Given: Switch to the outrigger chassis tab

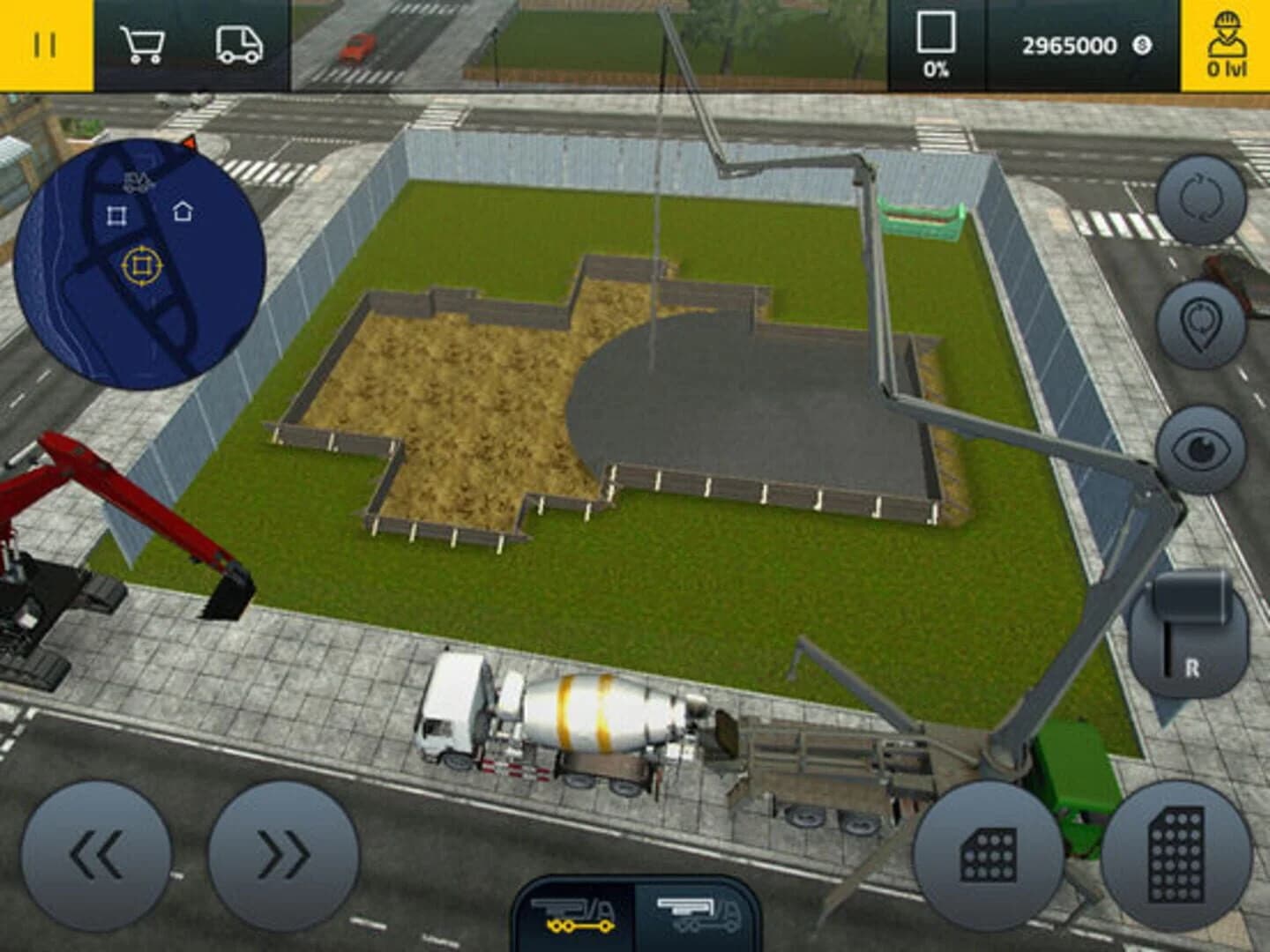Looking at the screenshot, I should pyautogui.click(x=573, y=917).
